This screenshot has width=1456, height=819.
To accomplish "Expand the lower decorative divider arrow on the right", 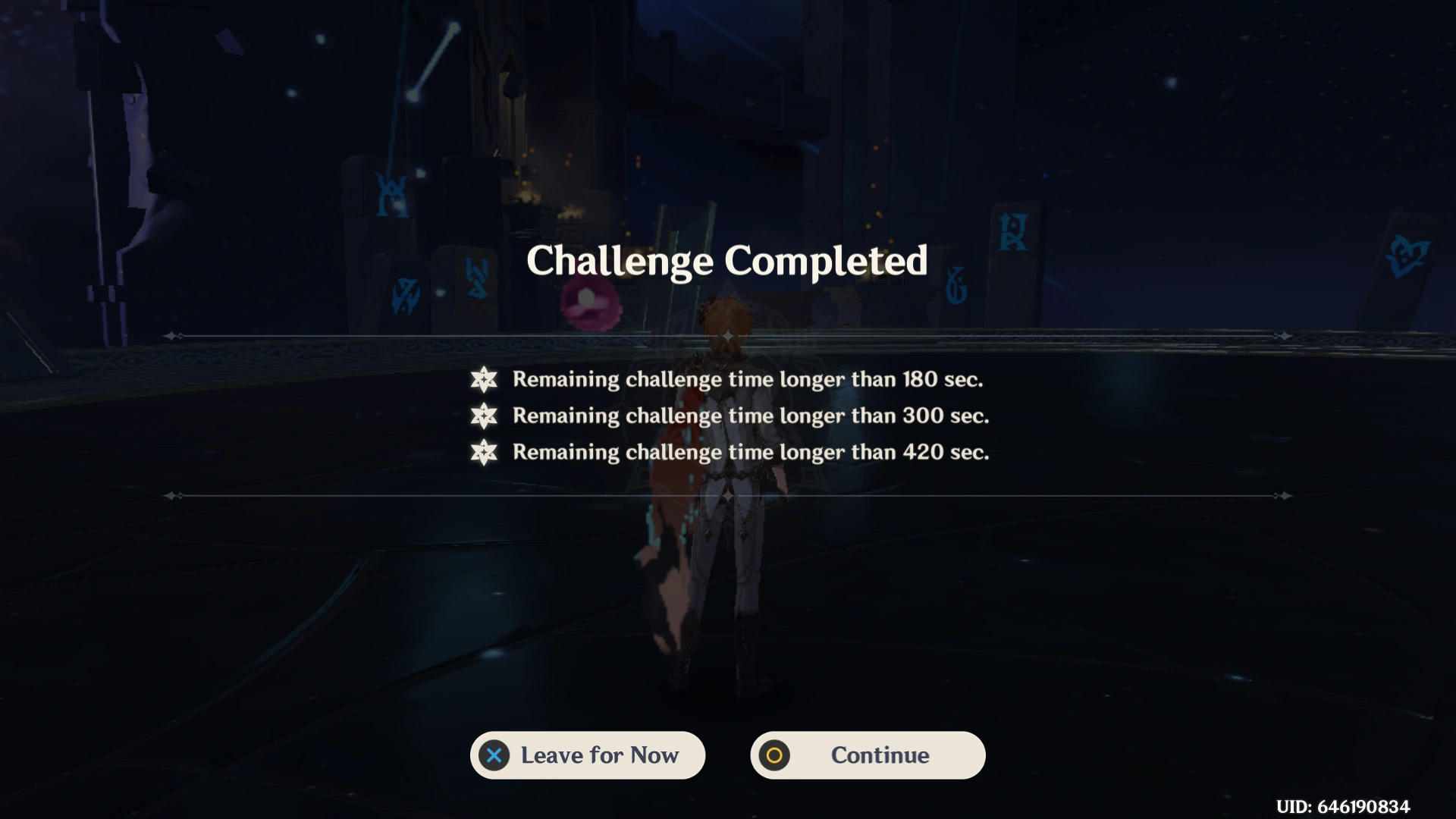I will pos(1283,497).
